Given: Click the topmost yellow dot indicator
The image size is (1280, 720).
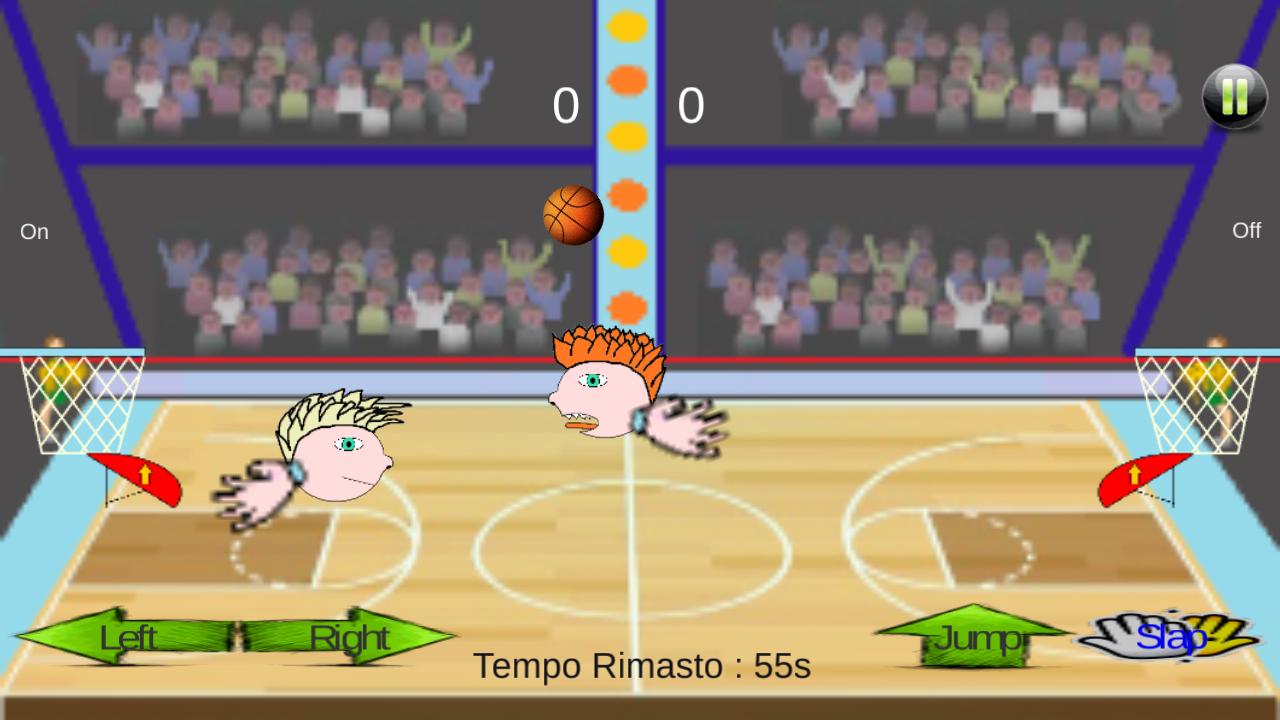Looking at the screenshot, I should pos(628,27).
